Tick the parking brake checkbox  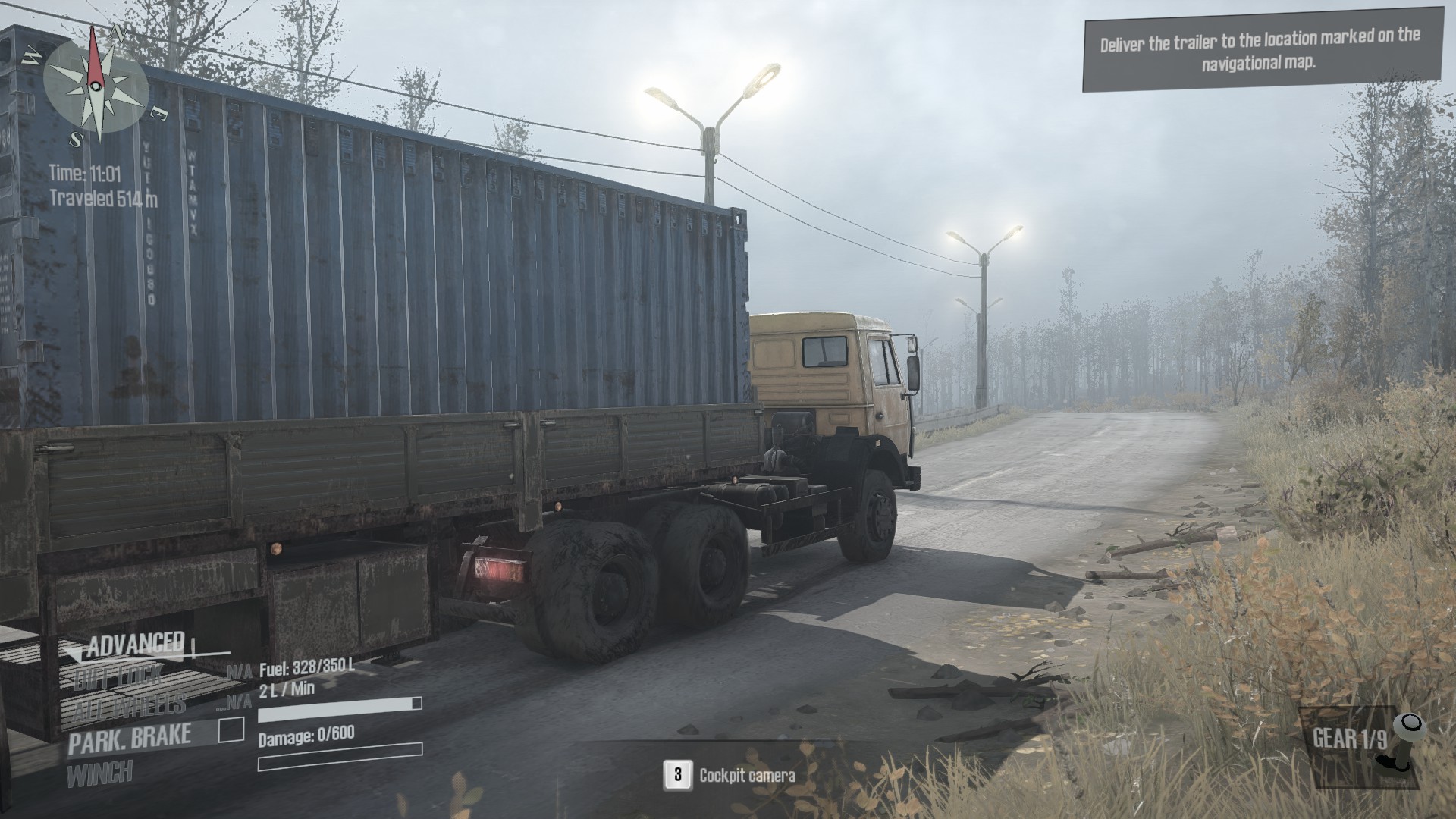(231, 730)
